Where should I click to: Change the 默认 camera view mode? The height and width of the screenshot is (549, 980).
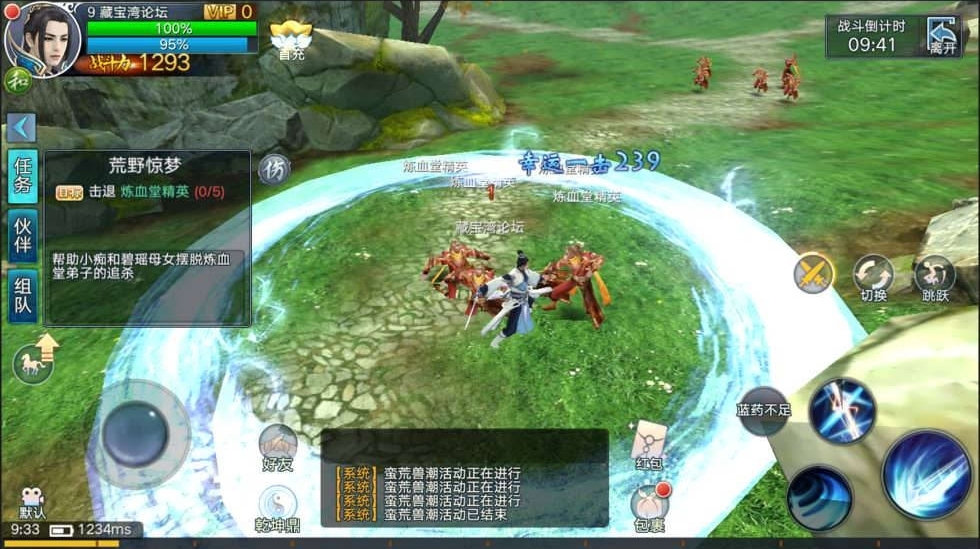click(32, 503)
